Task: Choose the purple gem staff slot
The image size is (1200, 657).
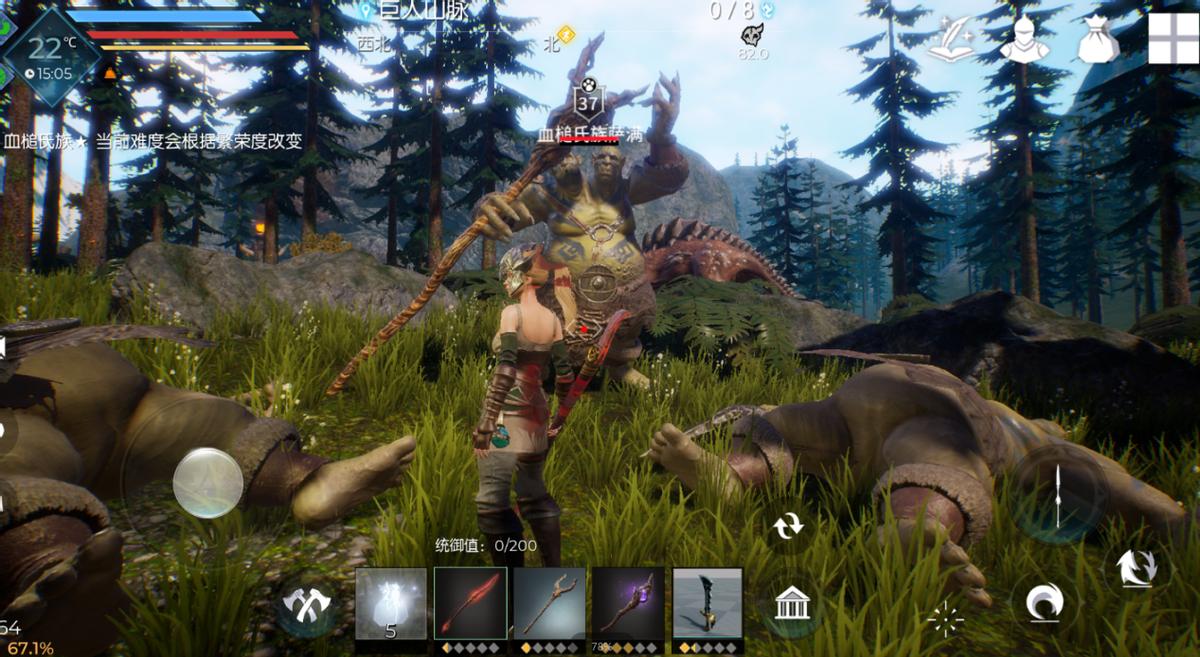Action: pos(628,603)
